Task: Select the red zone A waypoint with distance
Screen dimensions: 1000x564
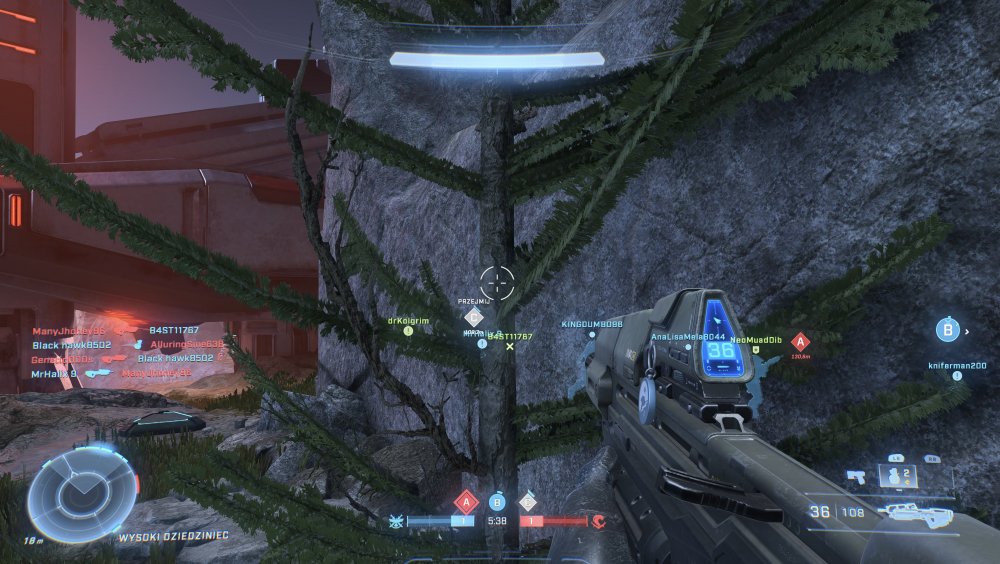Action: pyautogui.click(x=799, y=341)
